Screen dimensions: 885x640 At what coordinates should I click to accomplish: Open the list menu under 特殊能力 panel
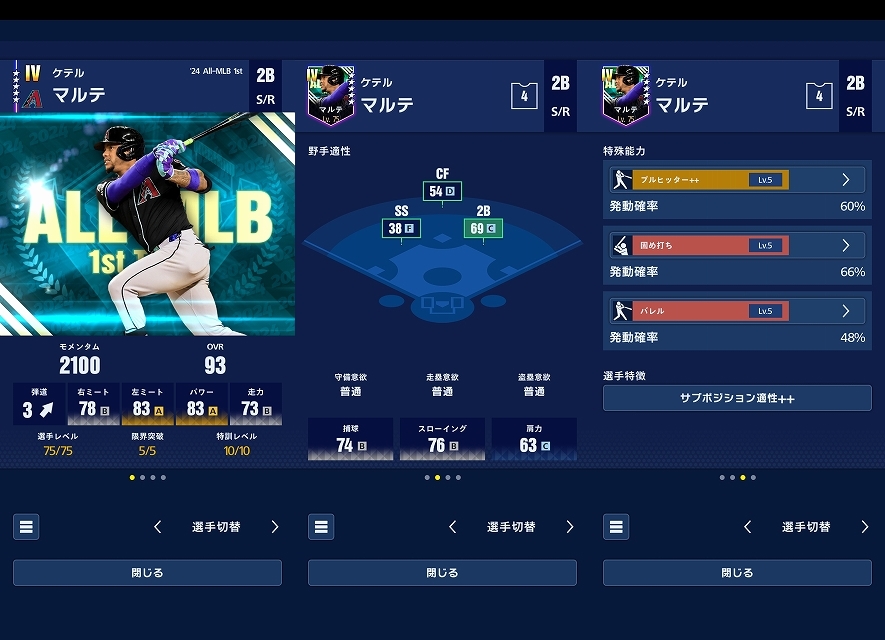click(x=616, y=527)
